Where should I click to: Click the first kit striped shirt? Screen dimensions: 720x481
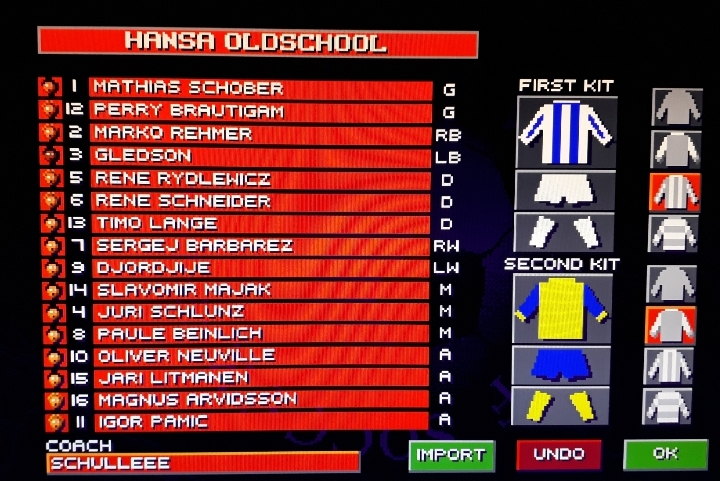pos(566,133)
